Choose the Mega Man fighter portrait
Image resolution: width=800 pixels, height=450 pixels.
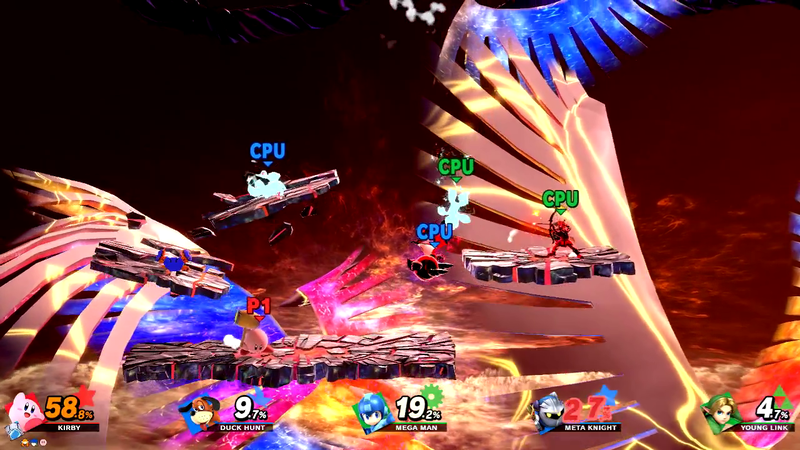click(374, 411)
